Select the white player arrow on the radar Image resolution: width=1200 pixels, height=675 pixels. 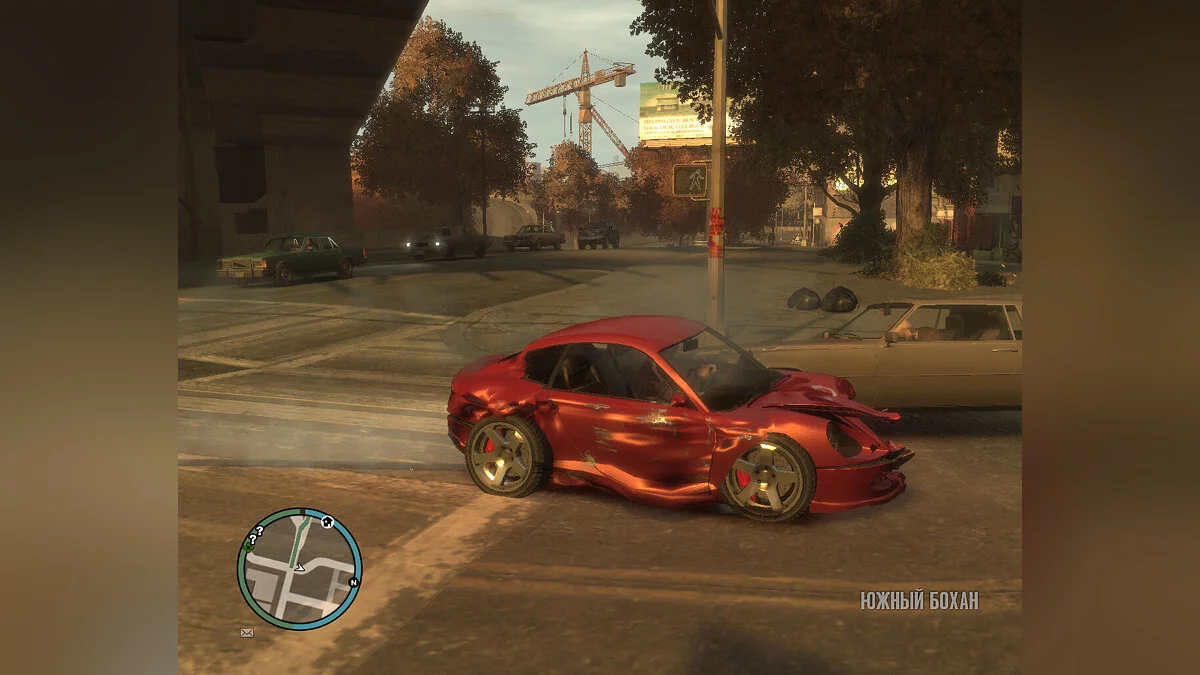tap(299, 567)
